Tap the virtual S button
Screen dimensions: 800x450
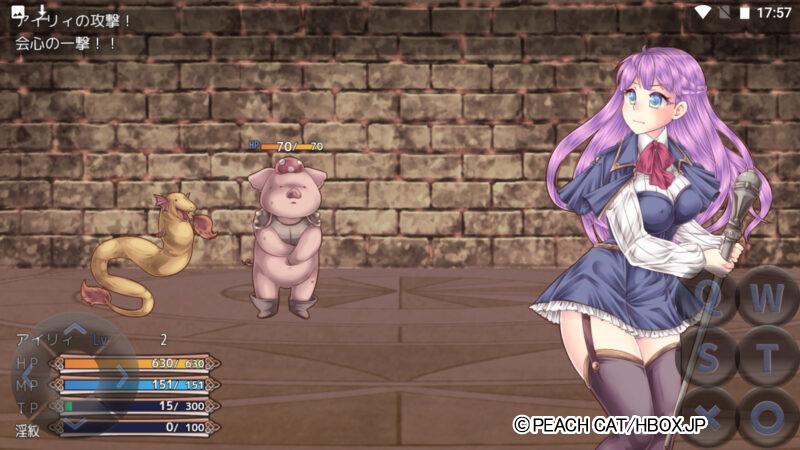[708, 356]
